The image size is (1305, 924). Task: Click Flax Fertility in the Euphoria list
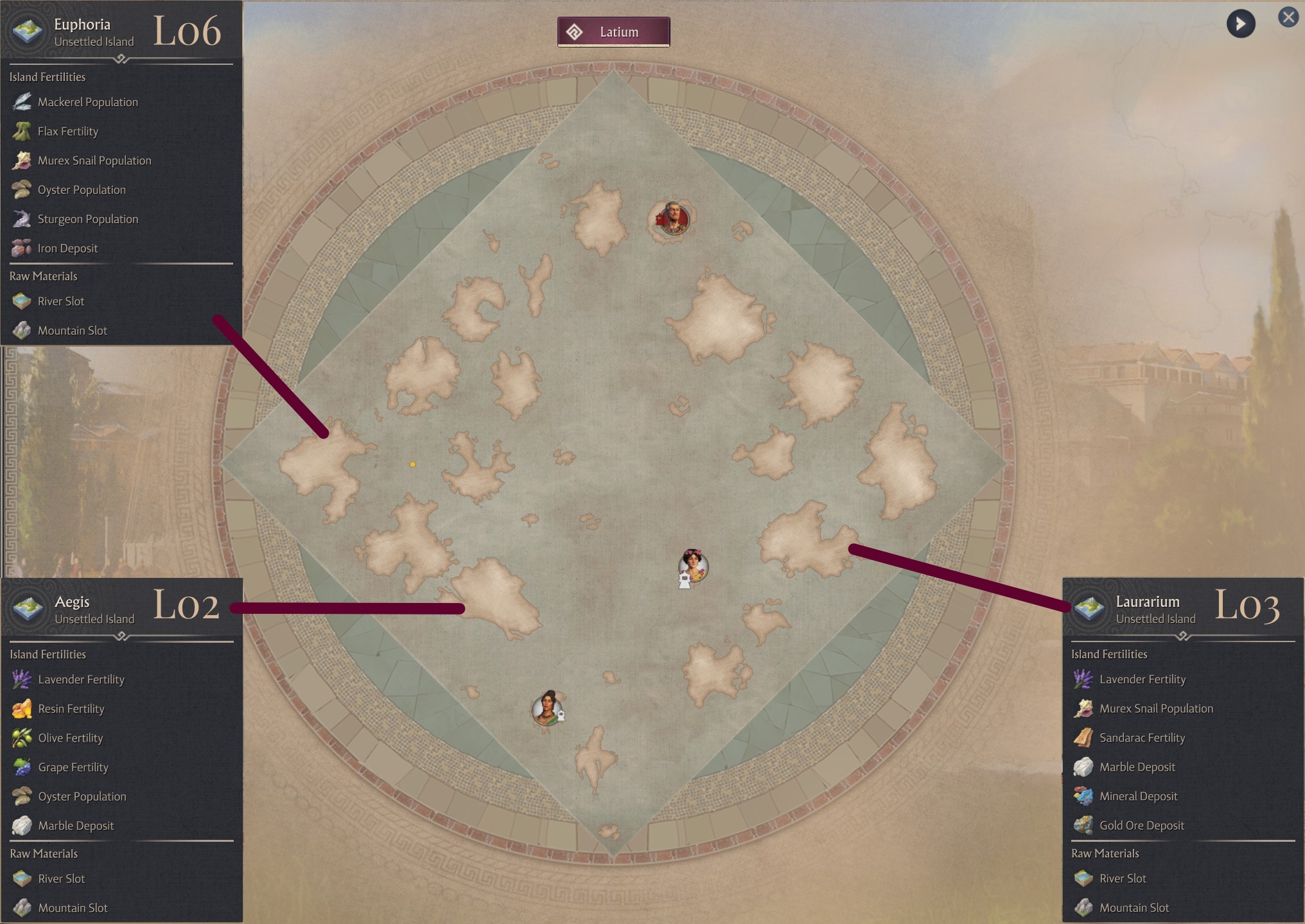coord(67,132)
